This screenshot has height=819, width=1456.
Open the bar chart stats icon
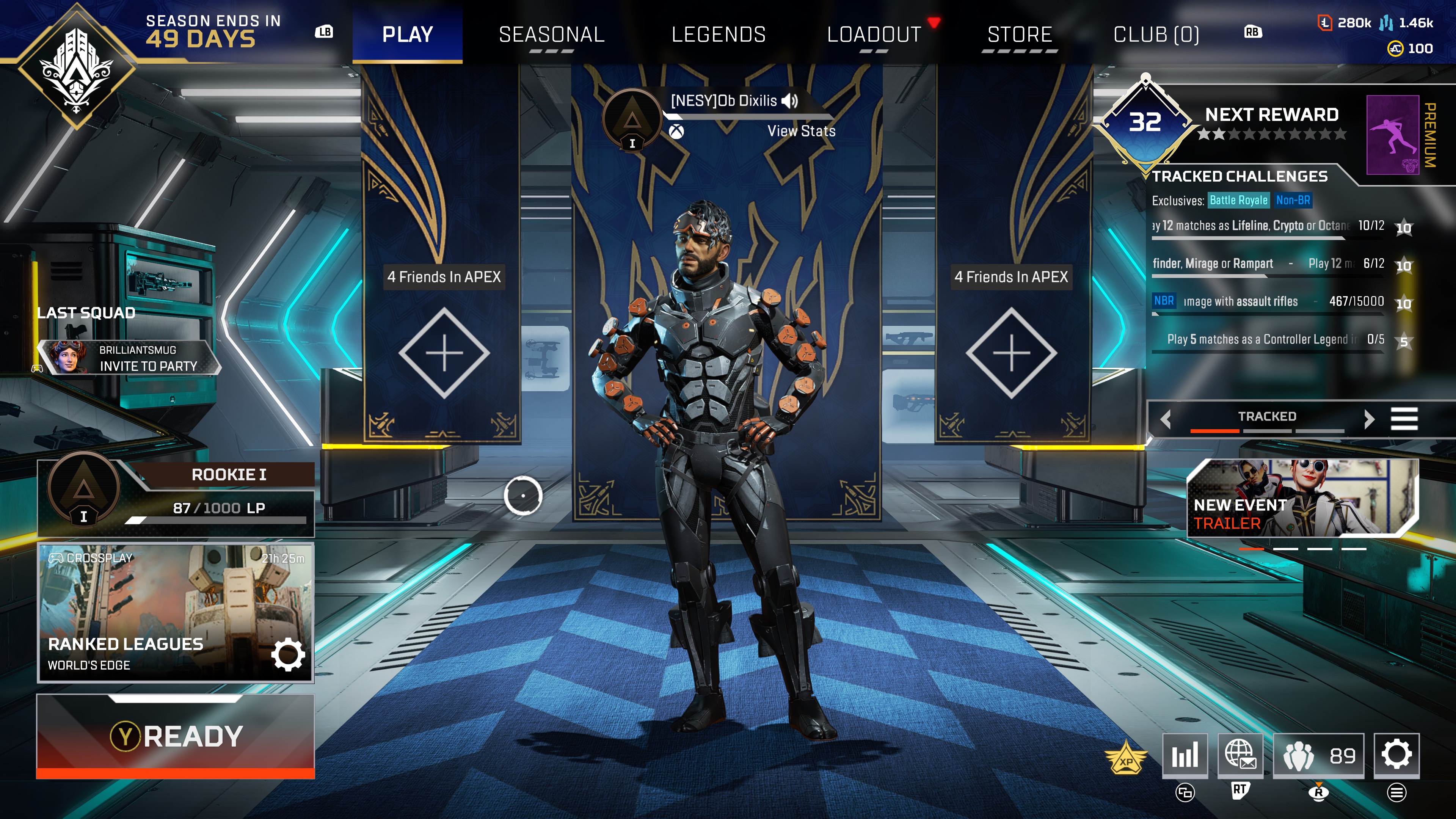[x=1185, y=755]
